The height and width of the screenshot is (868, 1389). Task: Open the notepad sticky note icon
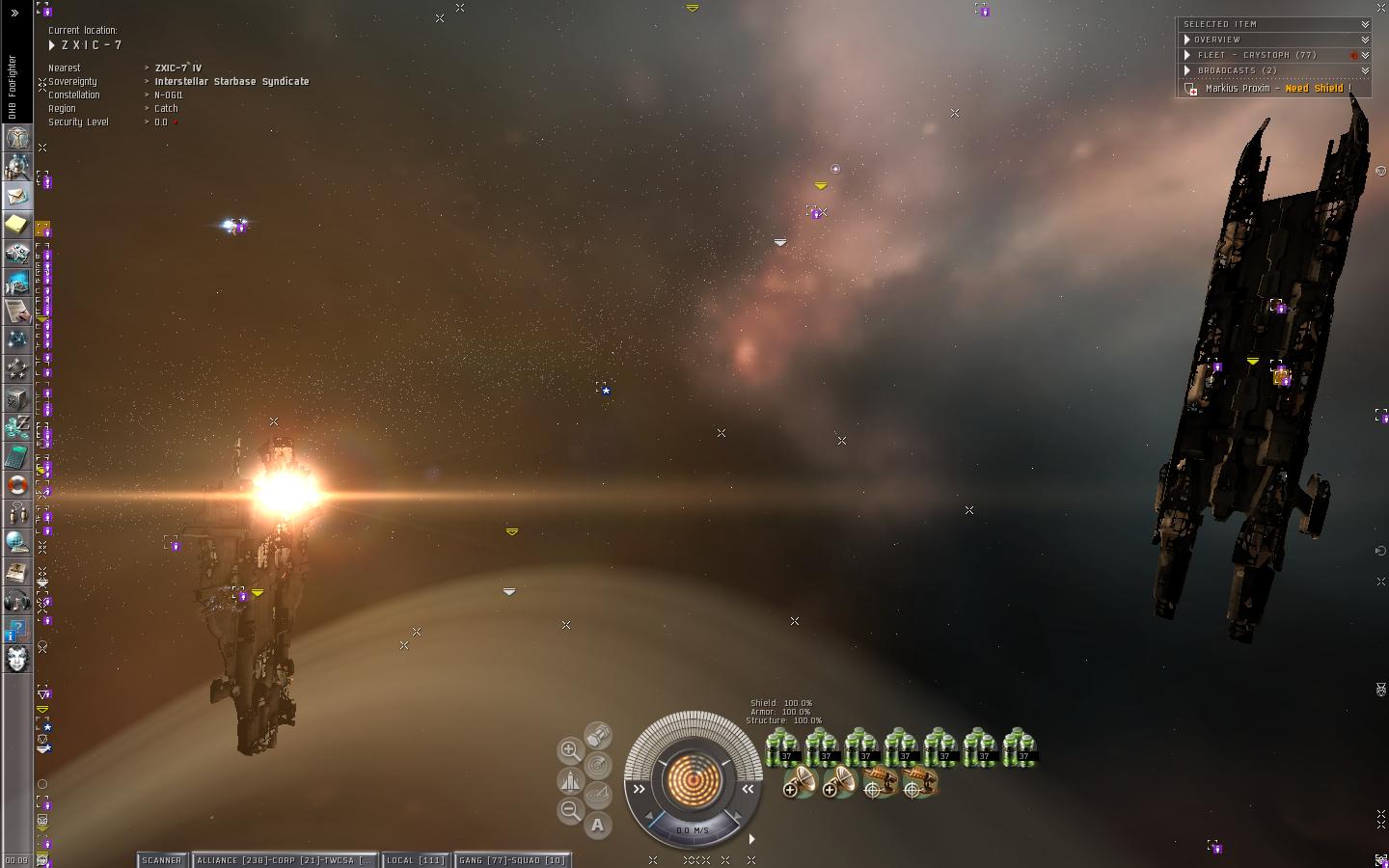pos(16,225)
